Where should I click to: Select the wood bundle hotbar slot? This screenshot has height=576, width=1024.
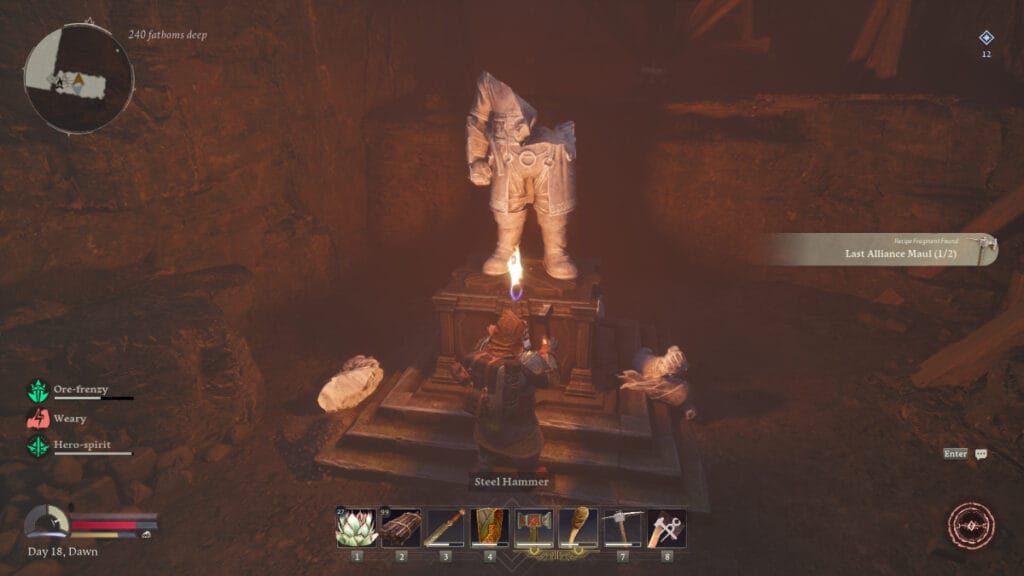coord(401,527)
